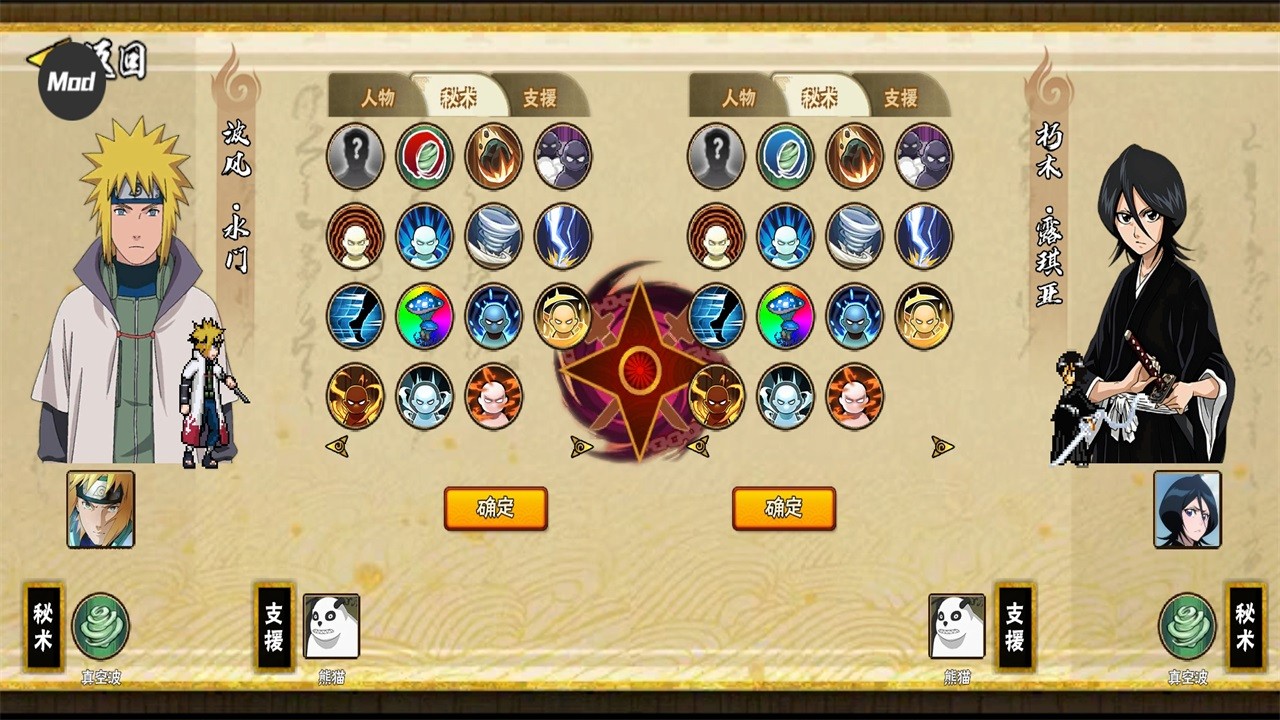Open the 支援 tab on the right panel
Viewport: 1280px width, 720px height.
pyautogui.click(x=898, y=98)
